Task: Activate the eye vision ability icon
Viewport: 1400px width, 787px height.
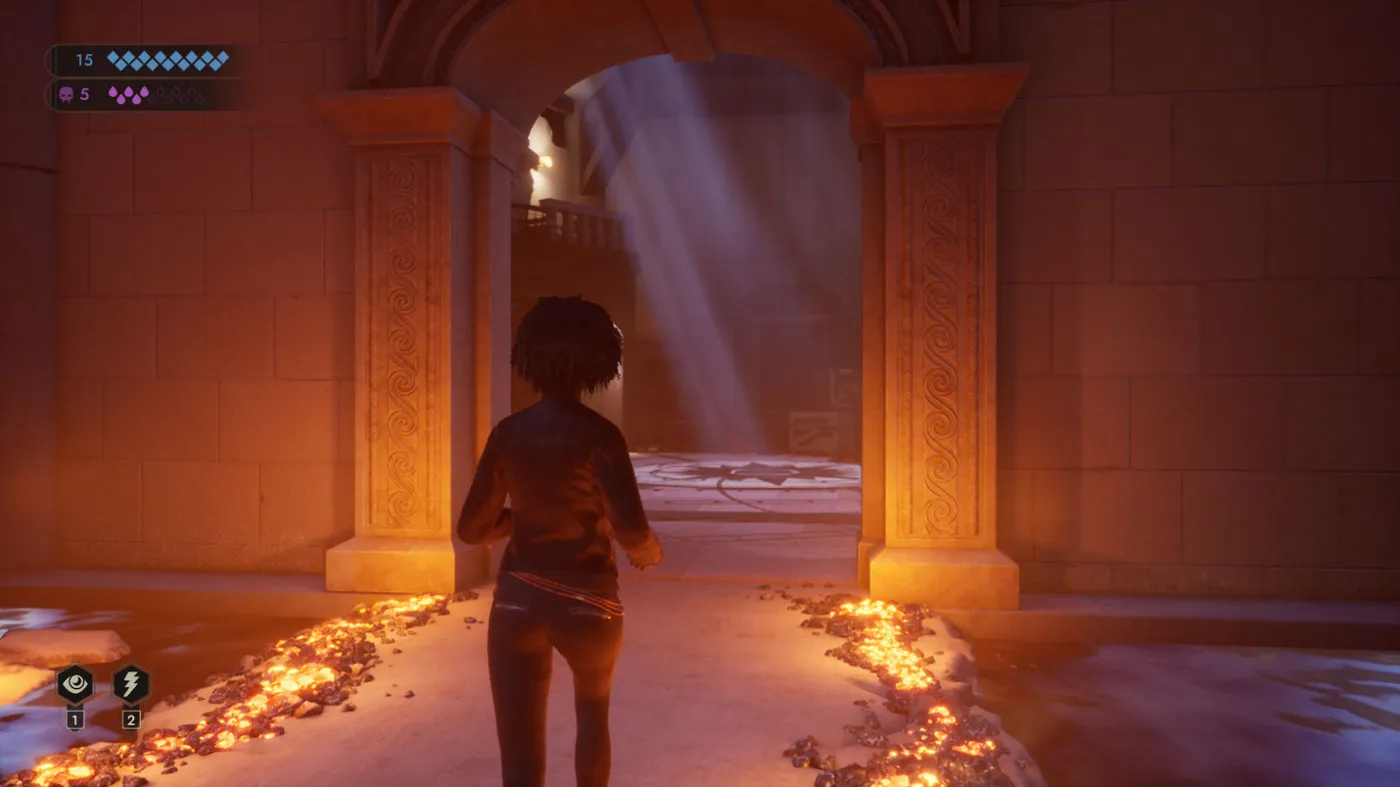Action: (75, 685)
